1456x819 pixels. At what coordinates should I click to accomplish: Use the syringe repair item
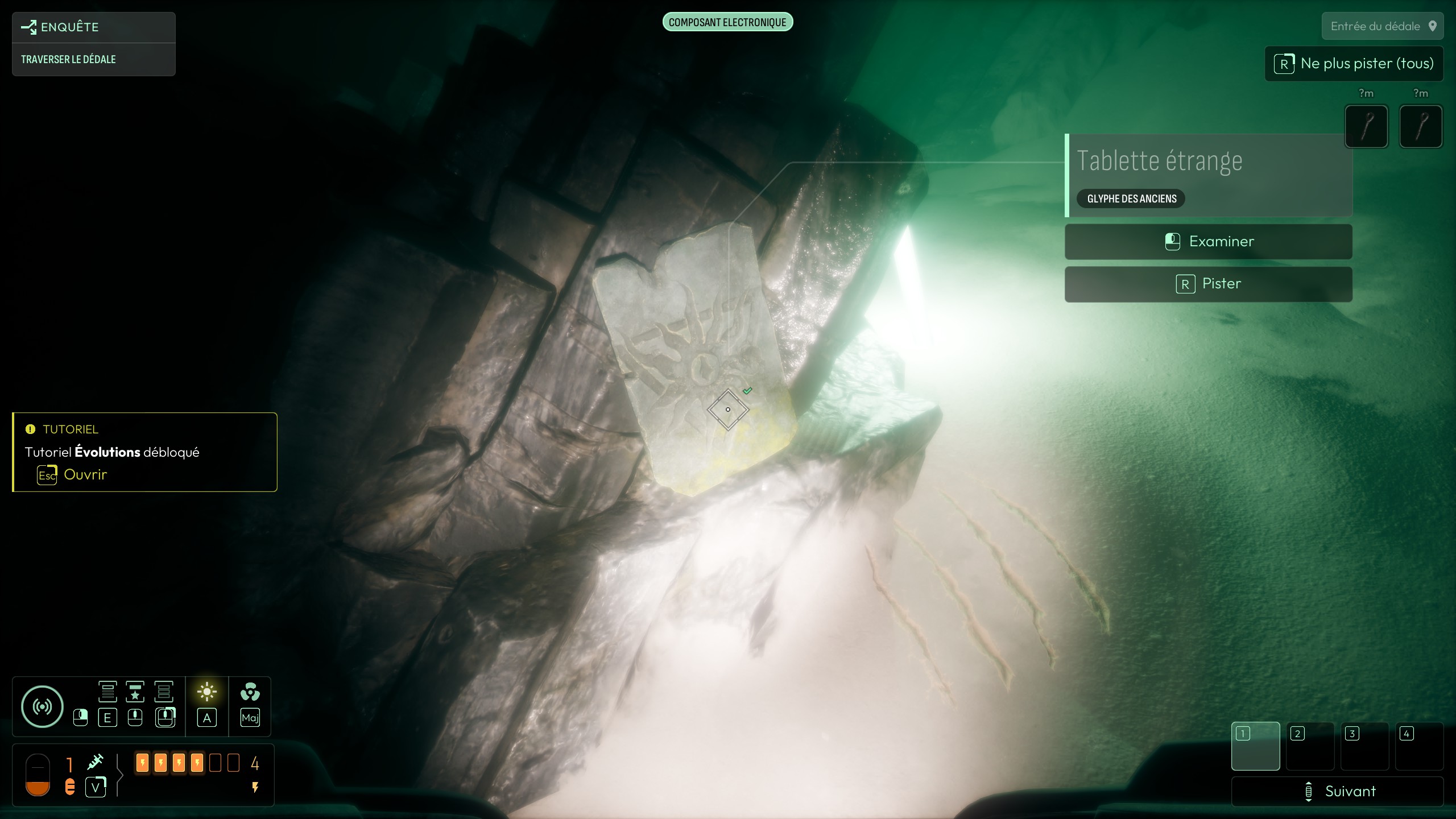[96, 762]
